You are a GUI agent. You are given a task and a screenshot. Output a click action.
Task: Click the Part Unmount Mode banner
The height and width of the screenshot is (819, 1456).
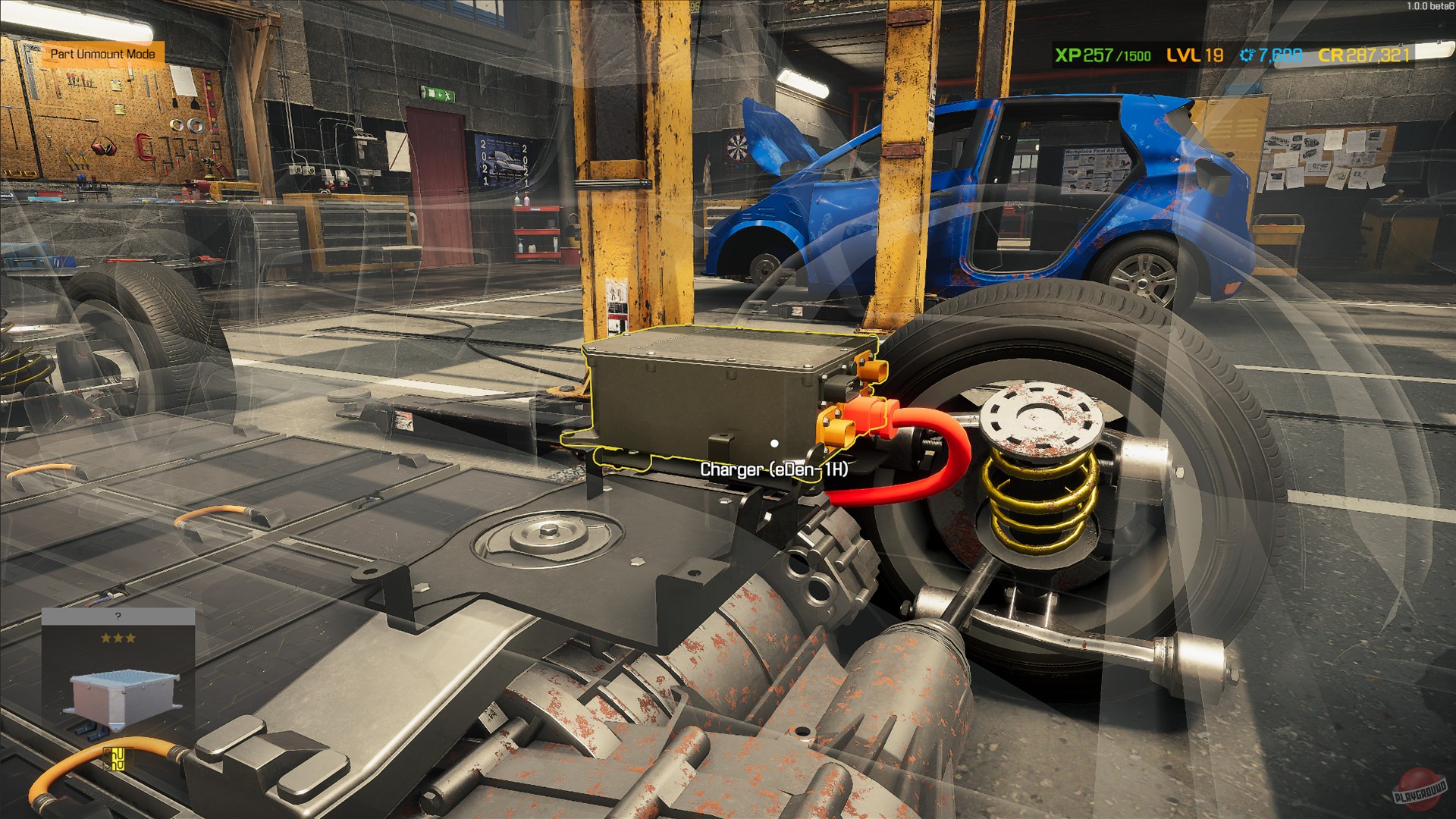pyautogui.click(x=104, y=54)
